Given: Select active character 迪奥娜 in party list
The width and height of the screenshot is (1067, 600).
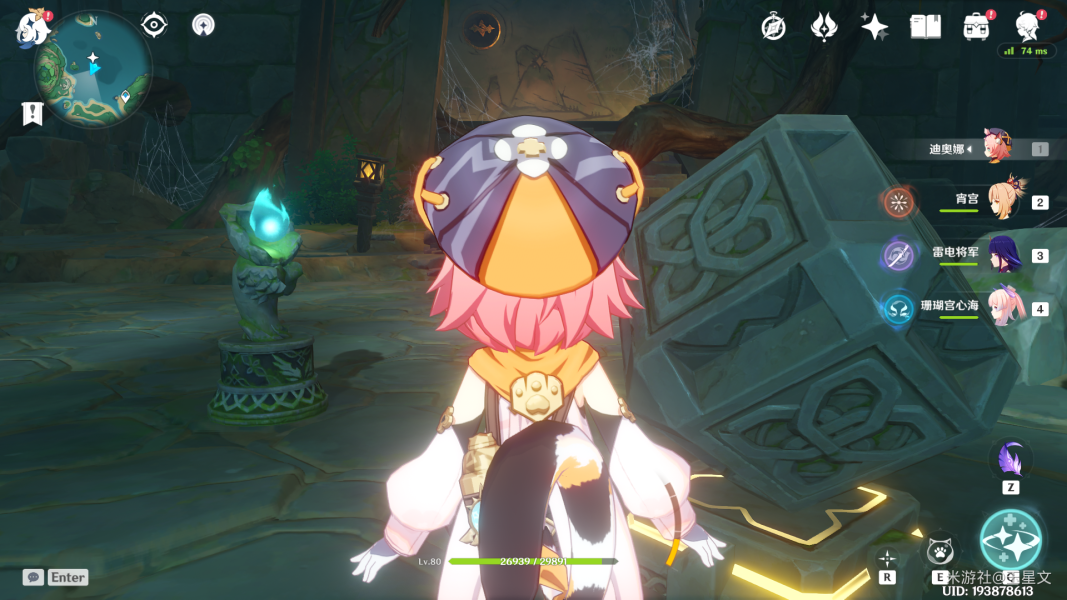Looking at the screenshot, I should tap(996, 148).
